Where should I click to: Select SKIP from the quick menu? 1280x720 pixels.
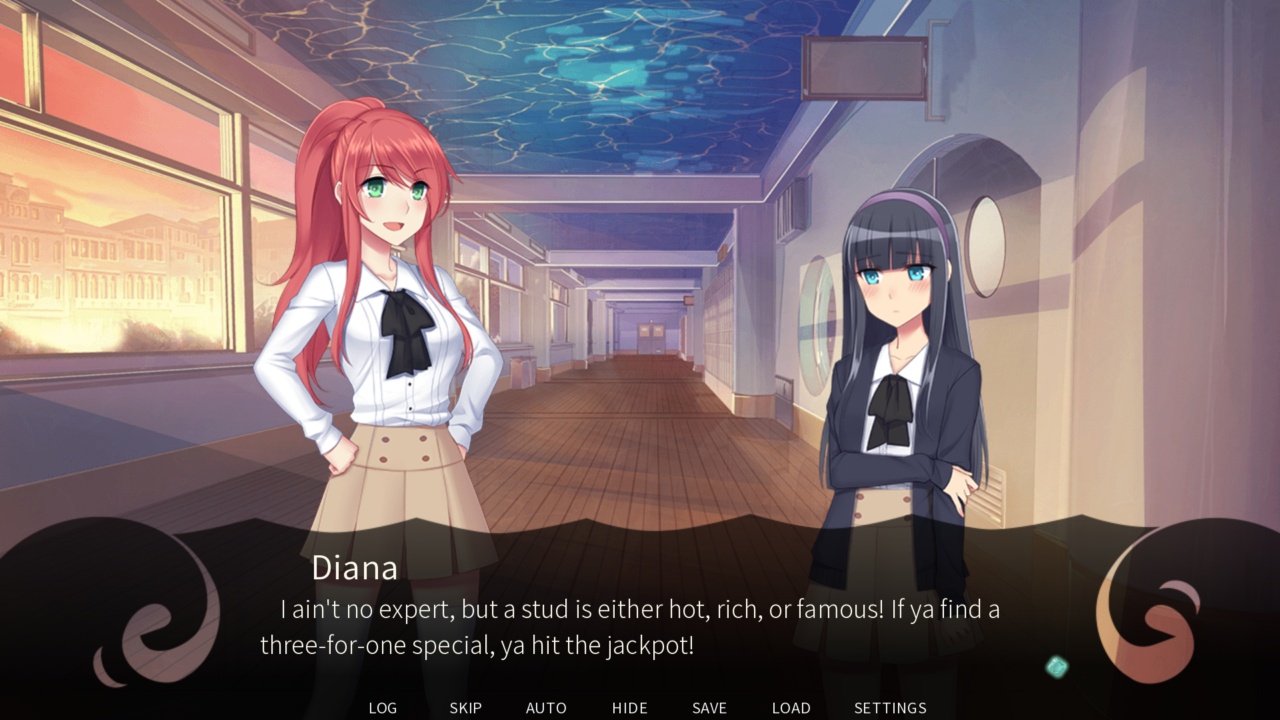coord(465,707)
